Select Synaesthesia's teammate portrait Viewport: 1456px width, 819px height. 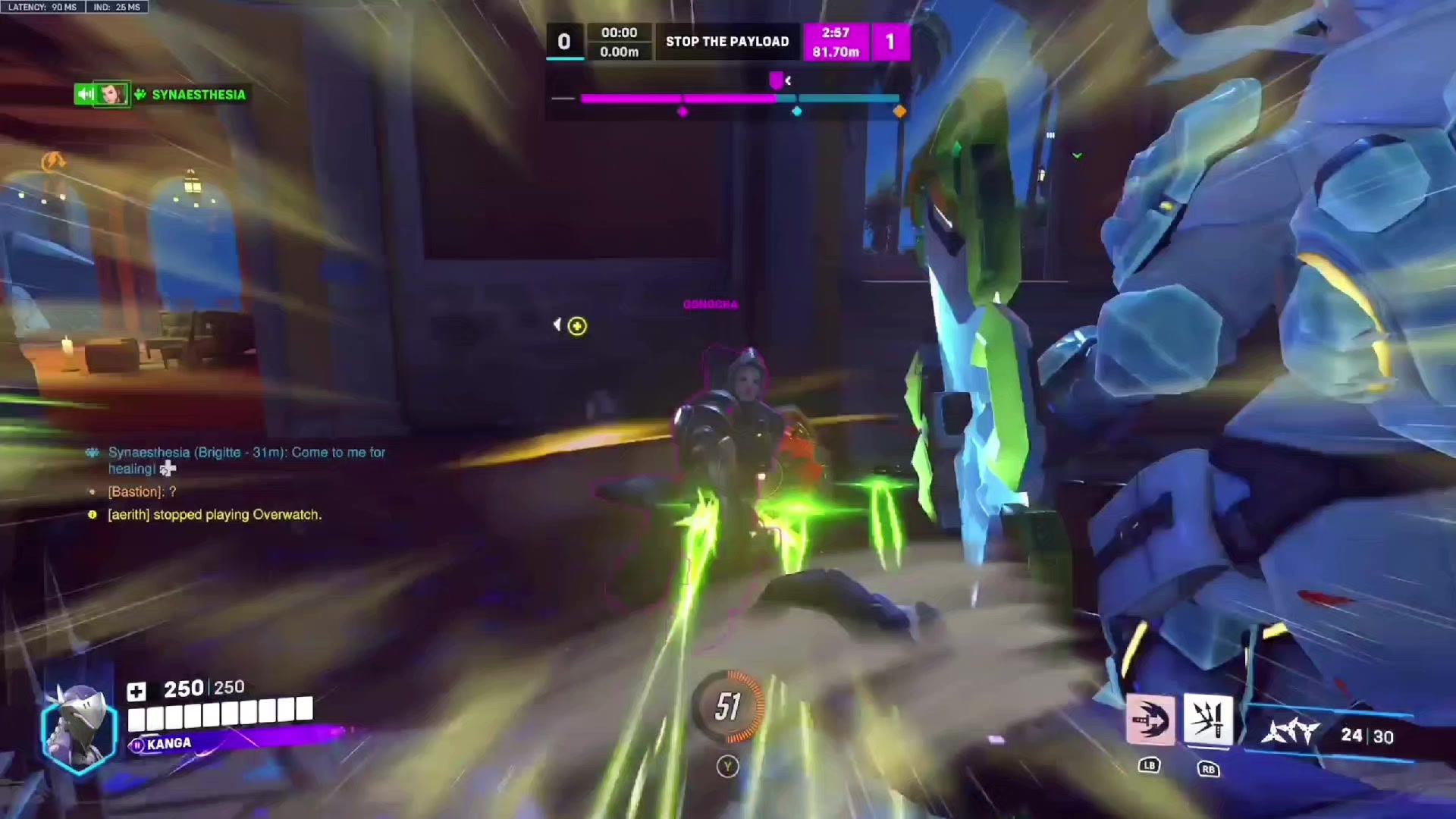(x=111, y=94)
